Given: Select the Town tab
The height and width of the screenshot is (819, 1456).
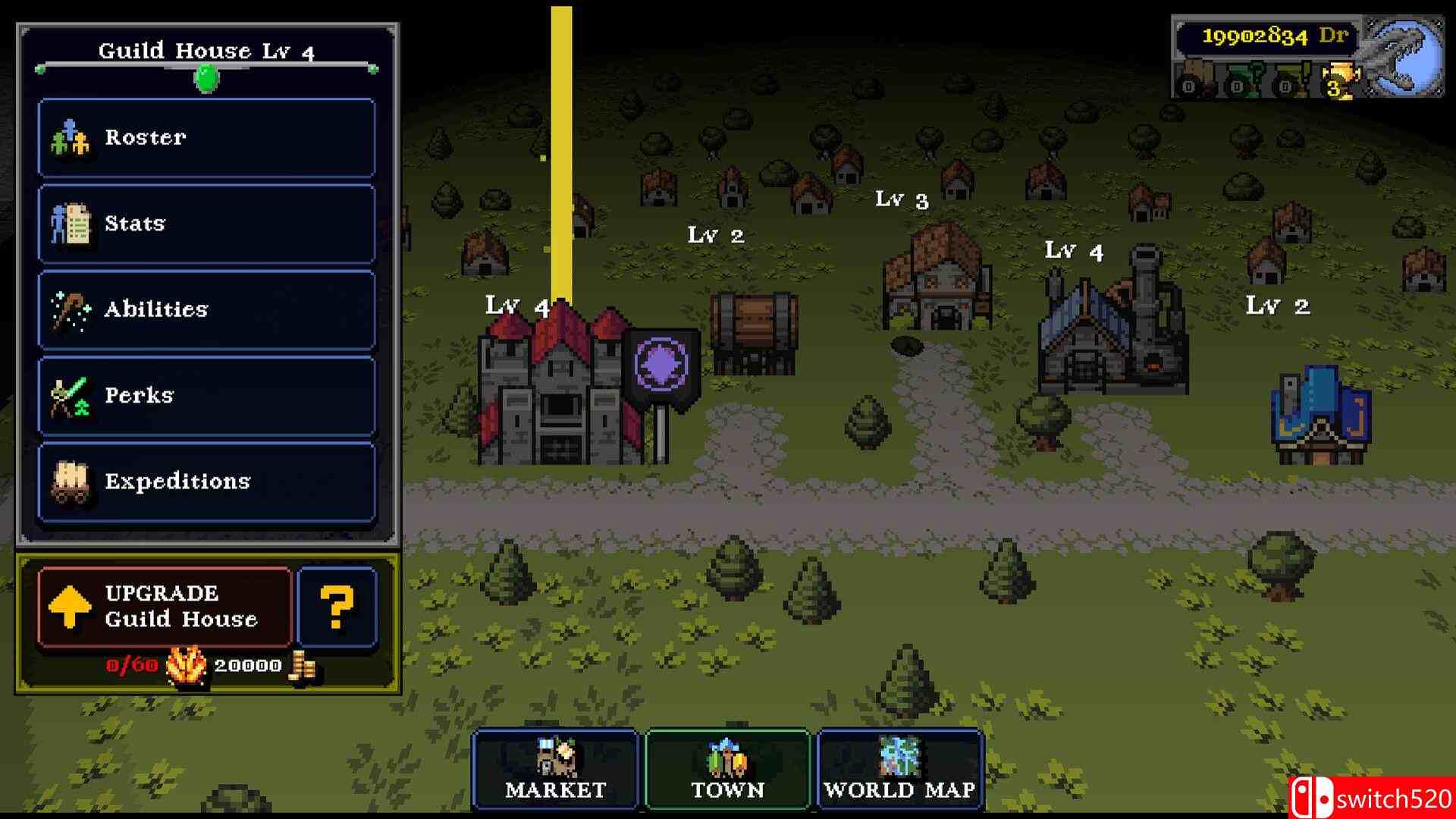Looking at the screenshot, I should [727, 769].
